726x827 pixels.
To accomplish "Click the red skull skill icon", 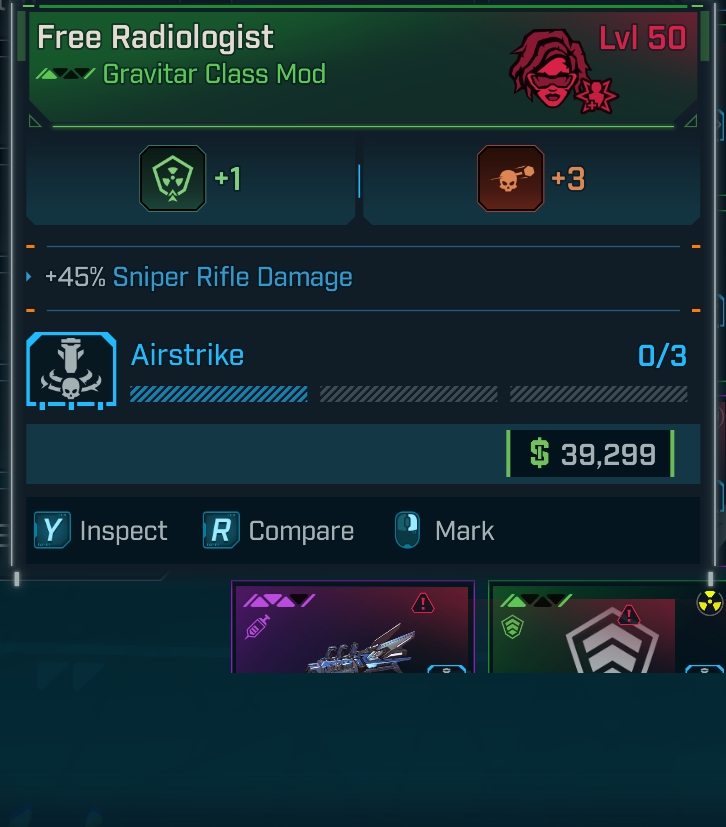I will tap(510, 179).
